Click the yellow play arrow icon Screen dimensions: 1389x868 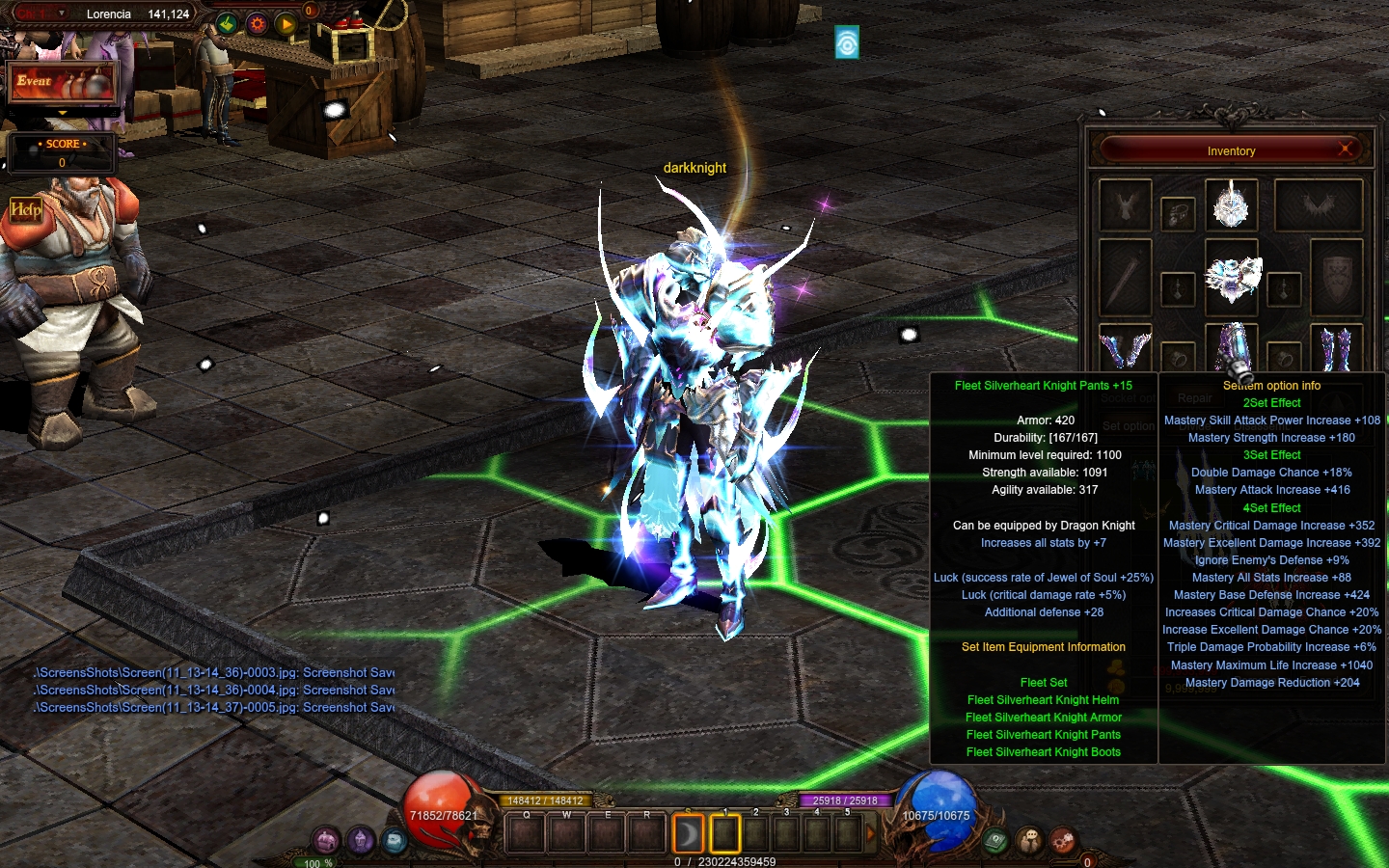pos(286,24)
